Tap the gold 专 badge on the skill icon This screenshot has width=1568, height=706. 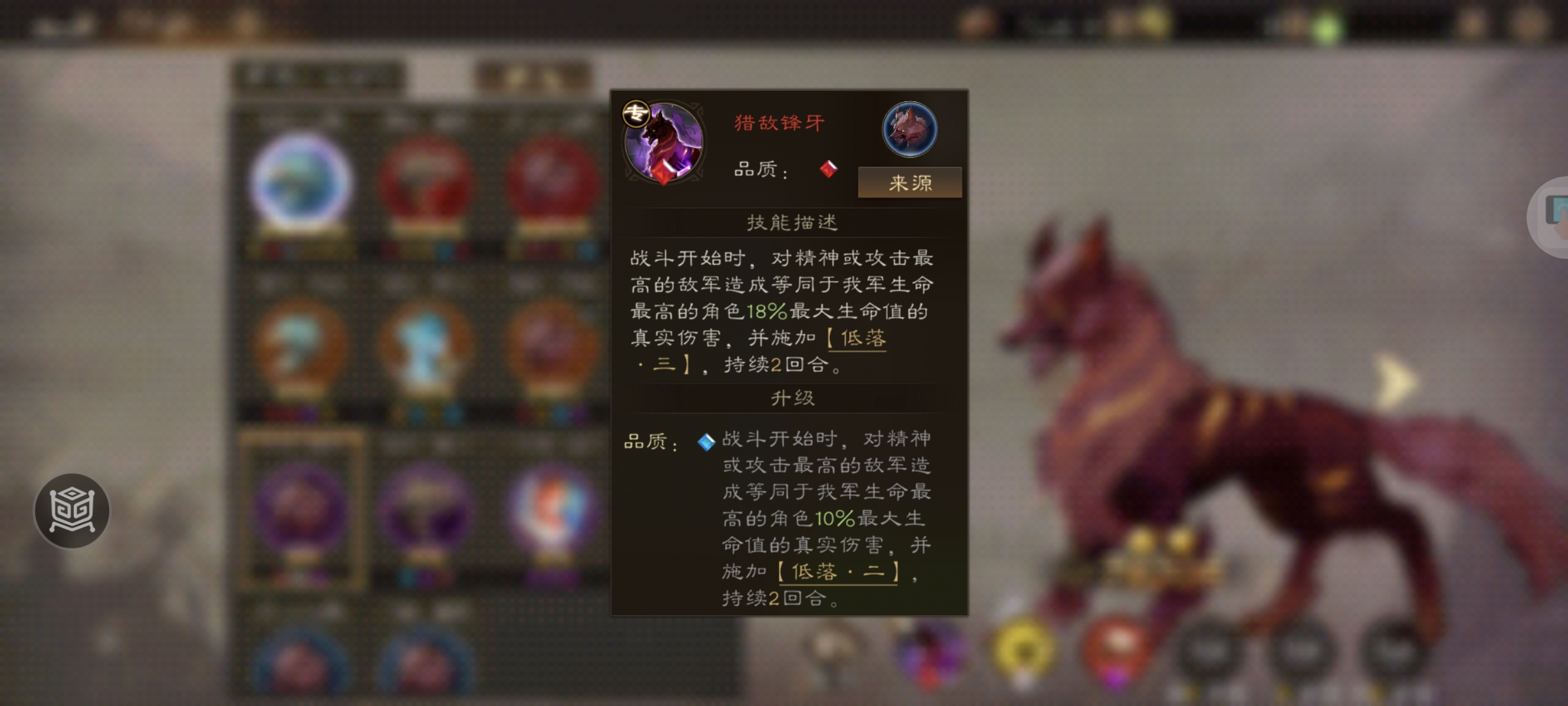point(634,112)
